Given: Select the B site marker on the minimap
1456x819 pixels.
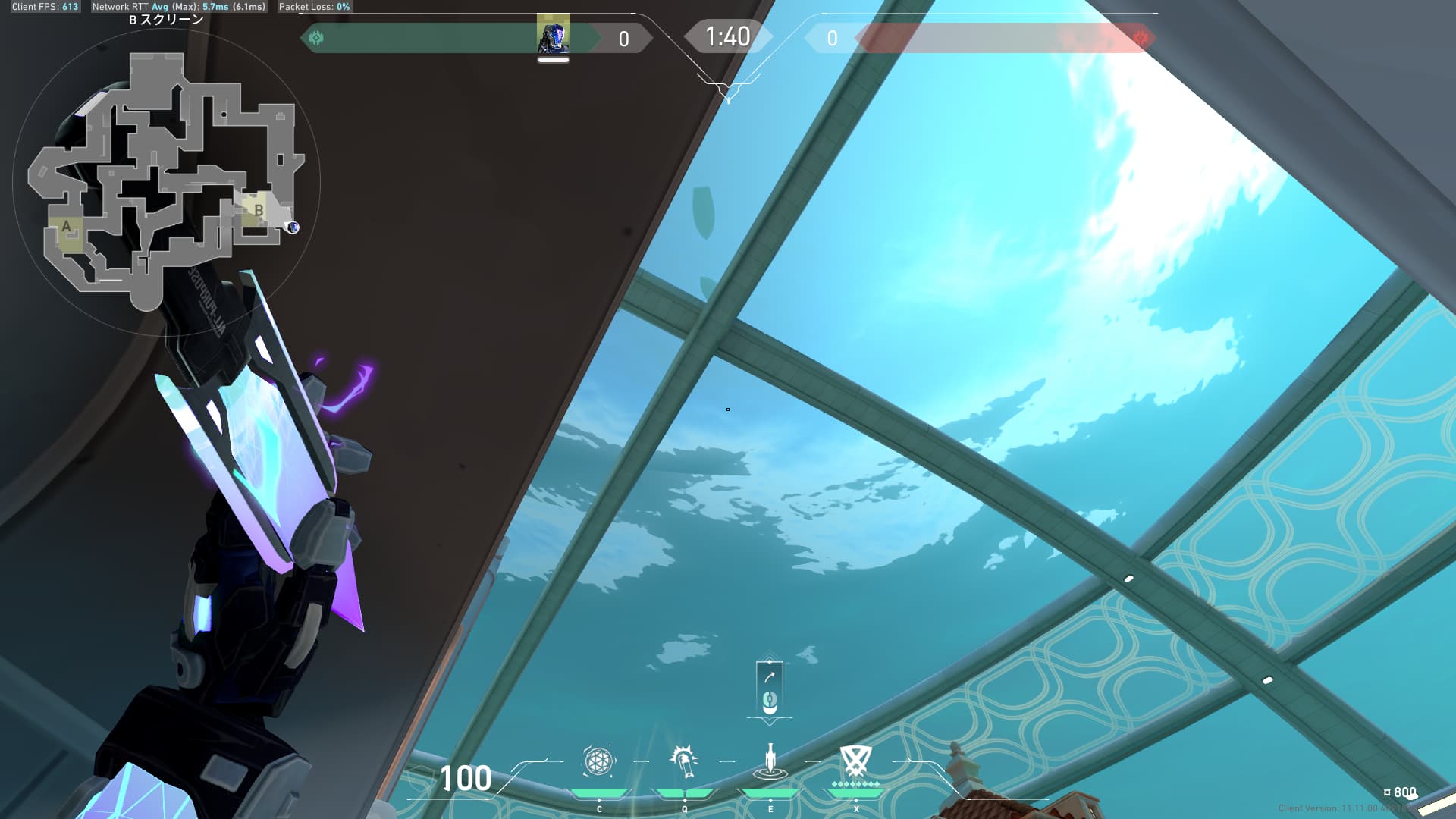Looking at the screenshot, I should 258,211.
